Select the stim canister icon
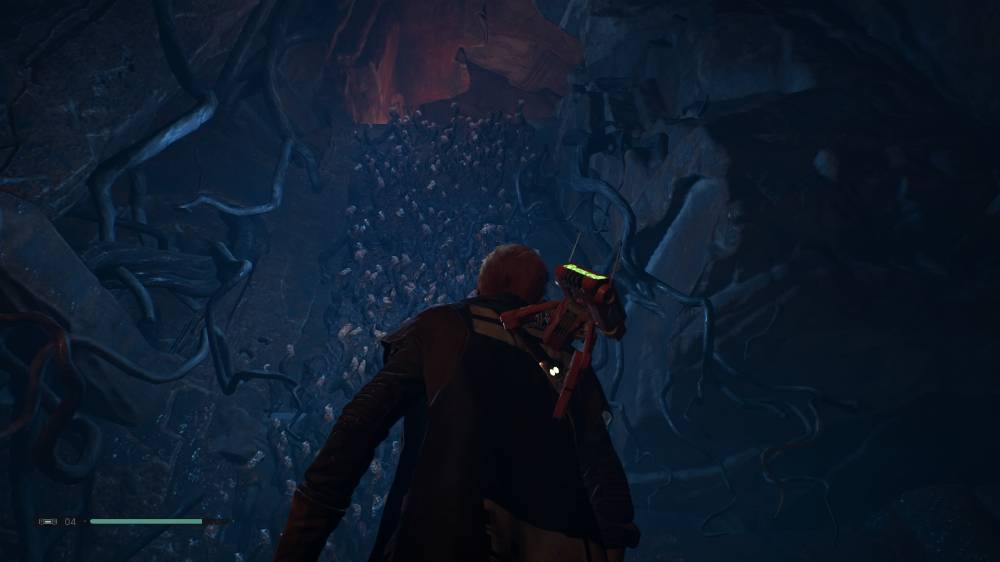This screenshot has height=562, width=1000. pyautogui.click(x=48, y=521)
